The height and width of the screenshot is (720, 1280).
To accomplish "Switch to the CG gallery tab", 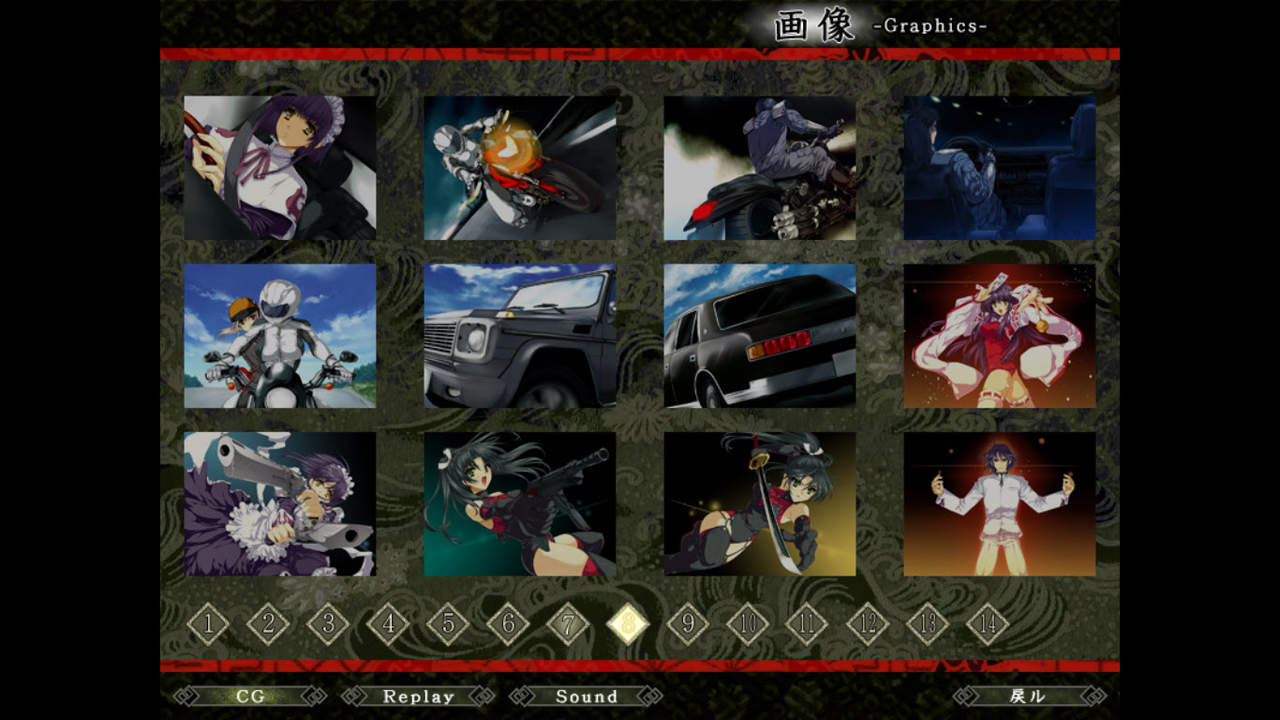I will [x=250, y=696].
